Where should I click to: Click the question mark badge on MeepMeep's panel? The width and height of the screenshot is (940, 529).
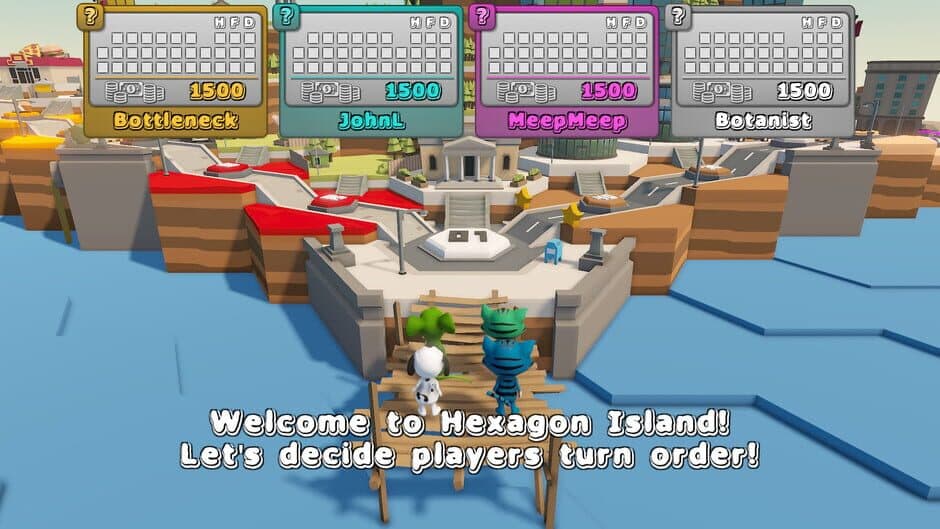click(482, 15)
